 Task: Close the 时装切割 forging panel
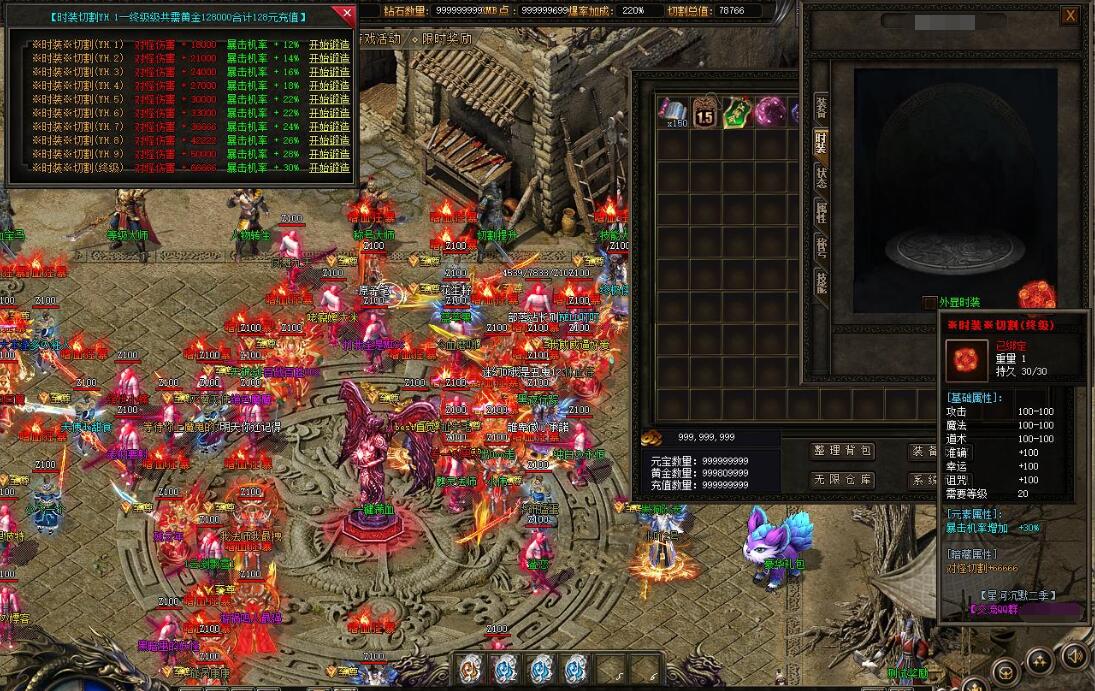pyautogui.click(x=346, y=14)
